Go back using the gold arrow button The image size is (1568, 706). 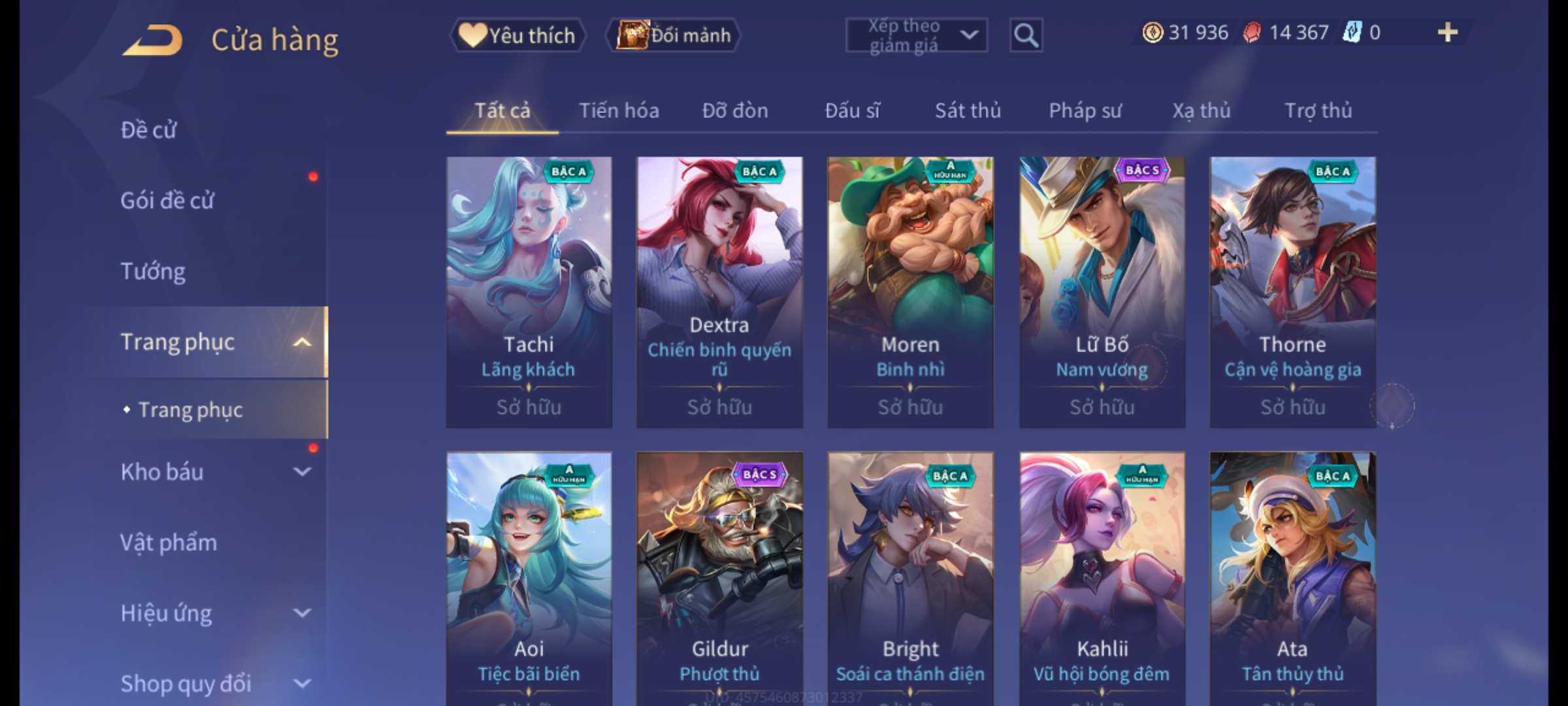(152, 41)
